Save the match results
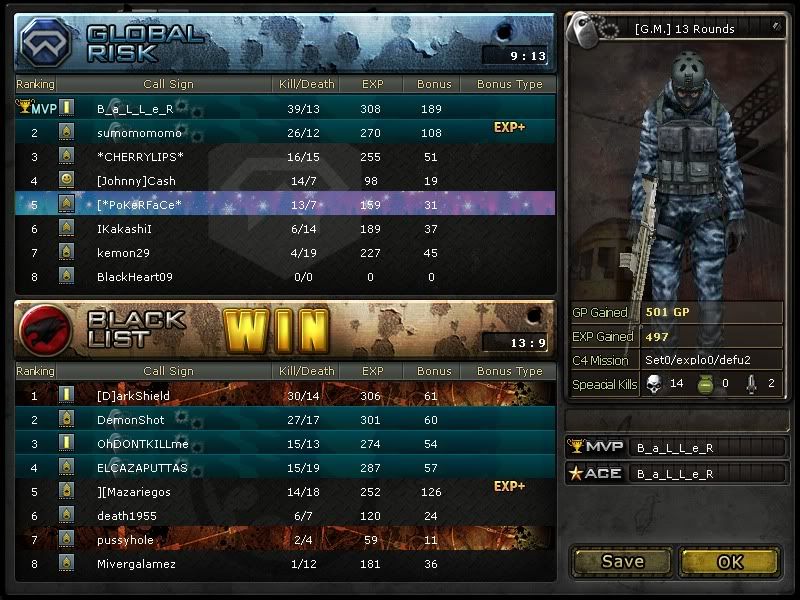Screen dimensions: 800x600 pyautogui.click(x=622, y=561)
